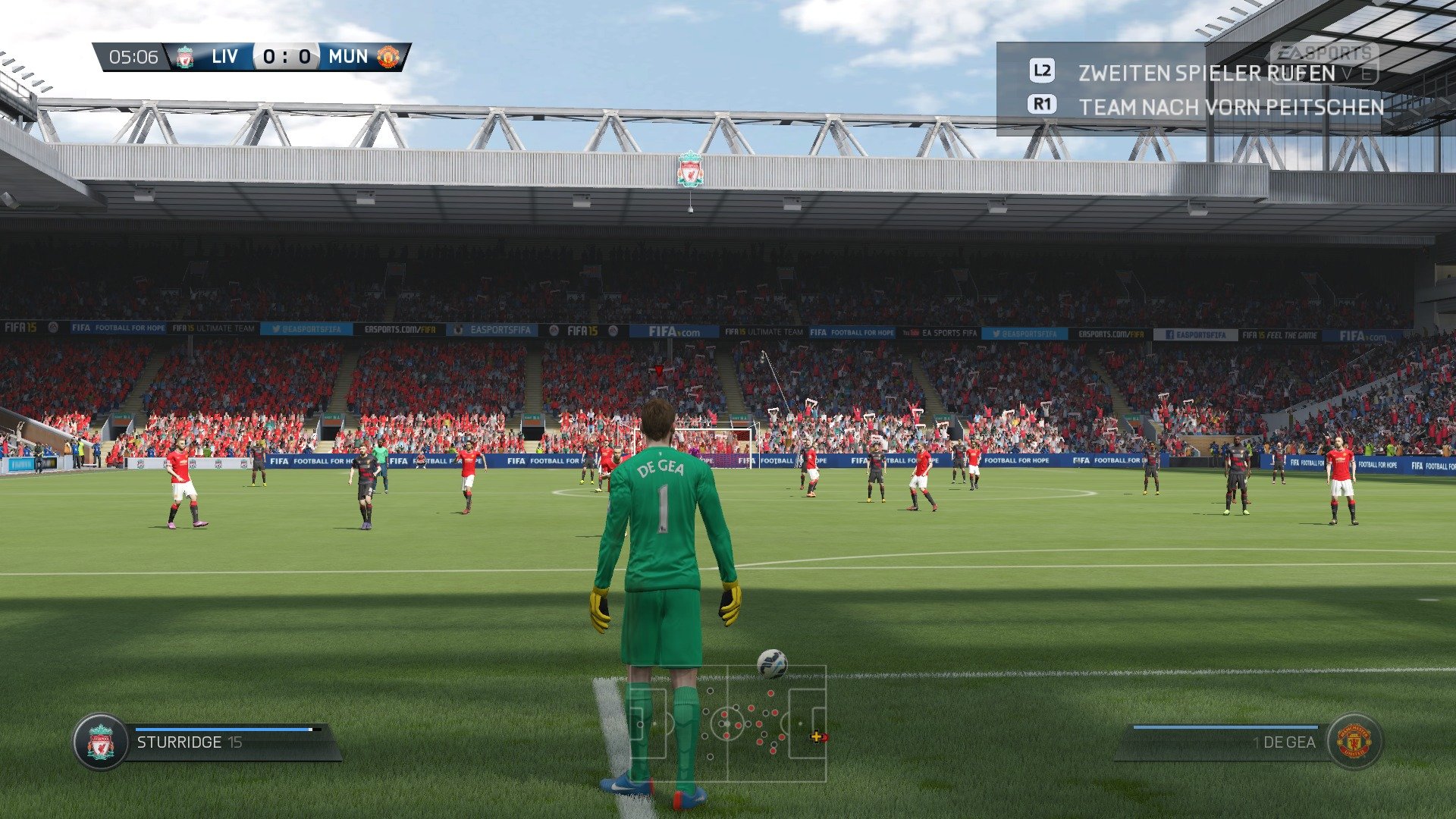Select the 0:0 score display
Screen dimensions: 1456x819
[x=286, y=56]
